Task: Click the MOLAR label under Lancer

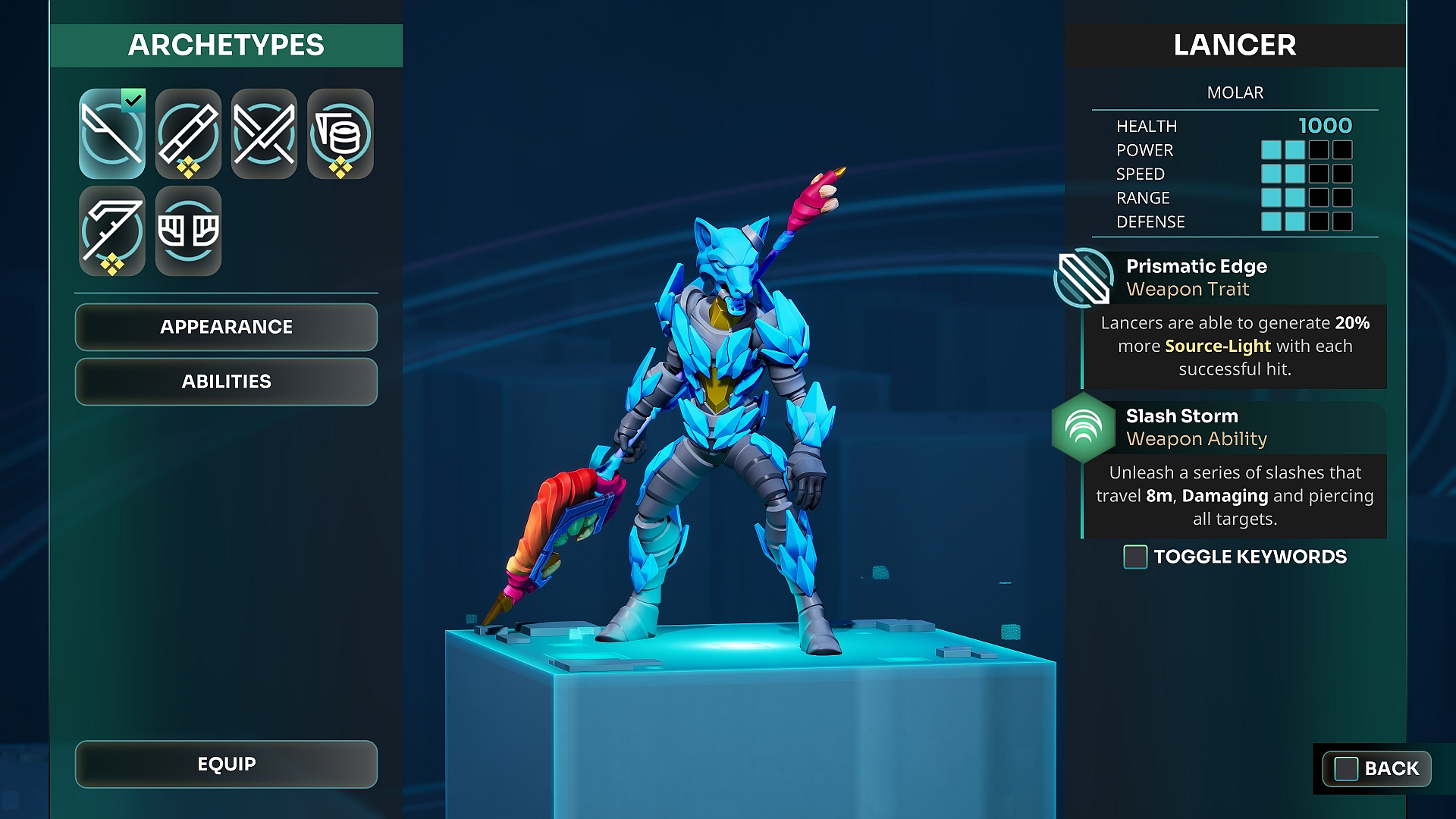Action: tap(1235, 93)
